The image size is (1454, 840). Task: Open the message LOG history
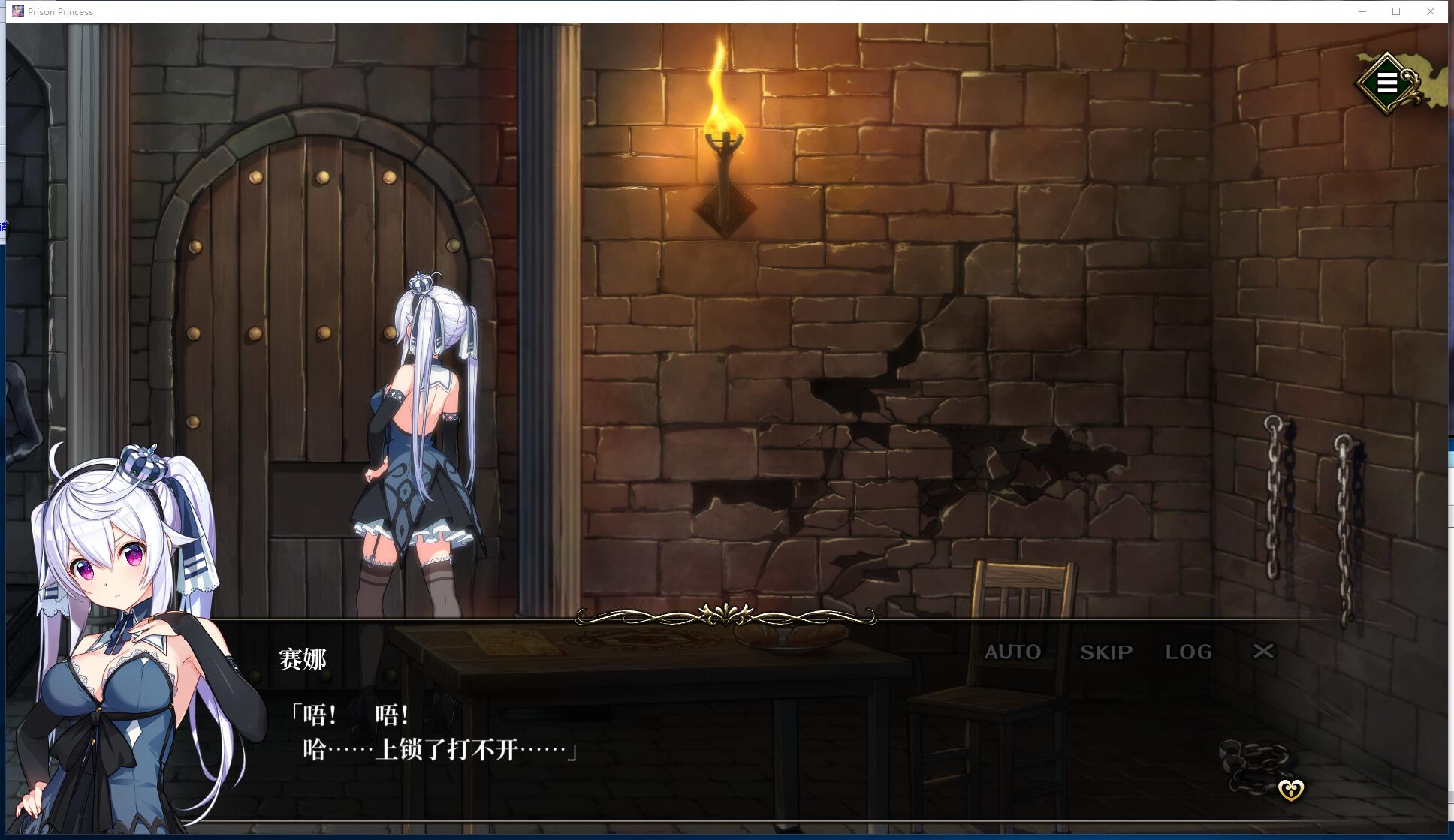tap(1189, 652)
